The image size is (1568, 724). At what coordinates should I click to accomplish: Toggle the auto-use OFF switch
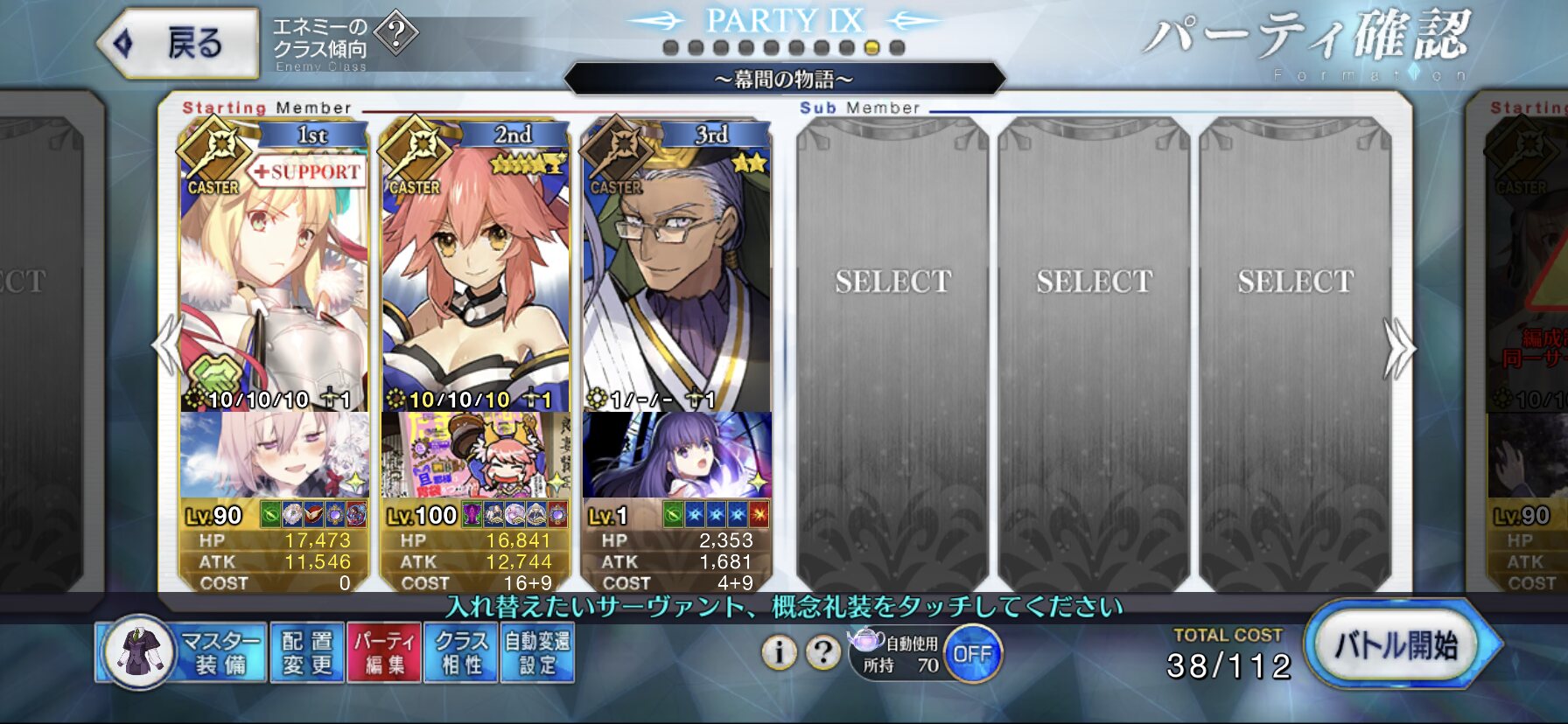(x=972, y=654)
